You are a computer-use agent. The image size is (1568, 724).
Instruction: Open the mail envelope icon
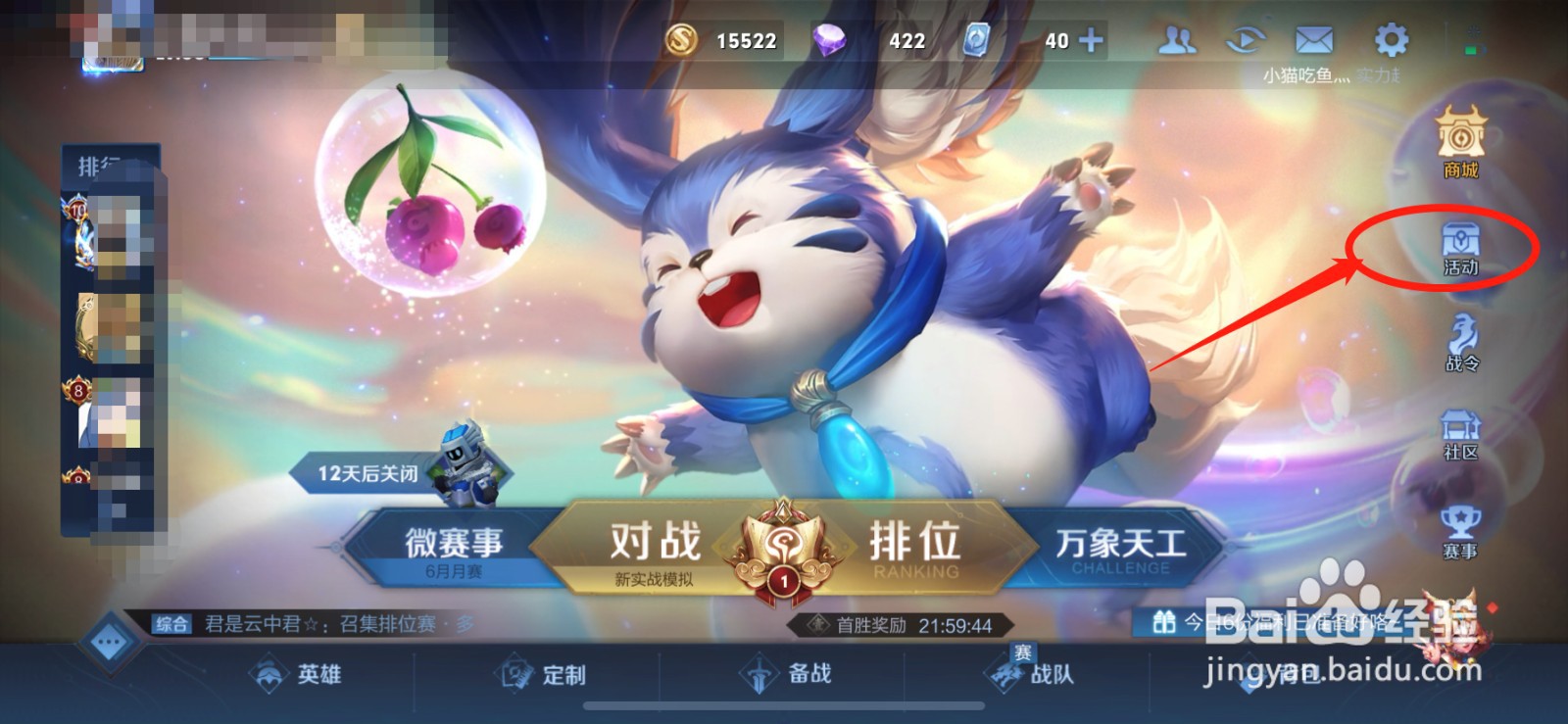point(1312,39)
